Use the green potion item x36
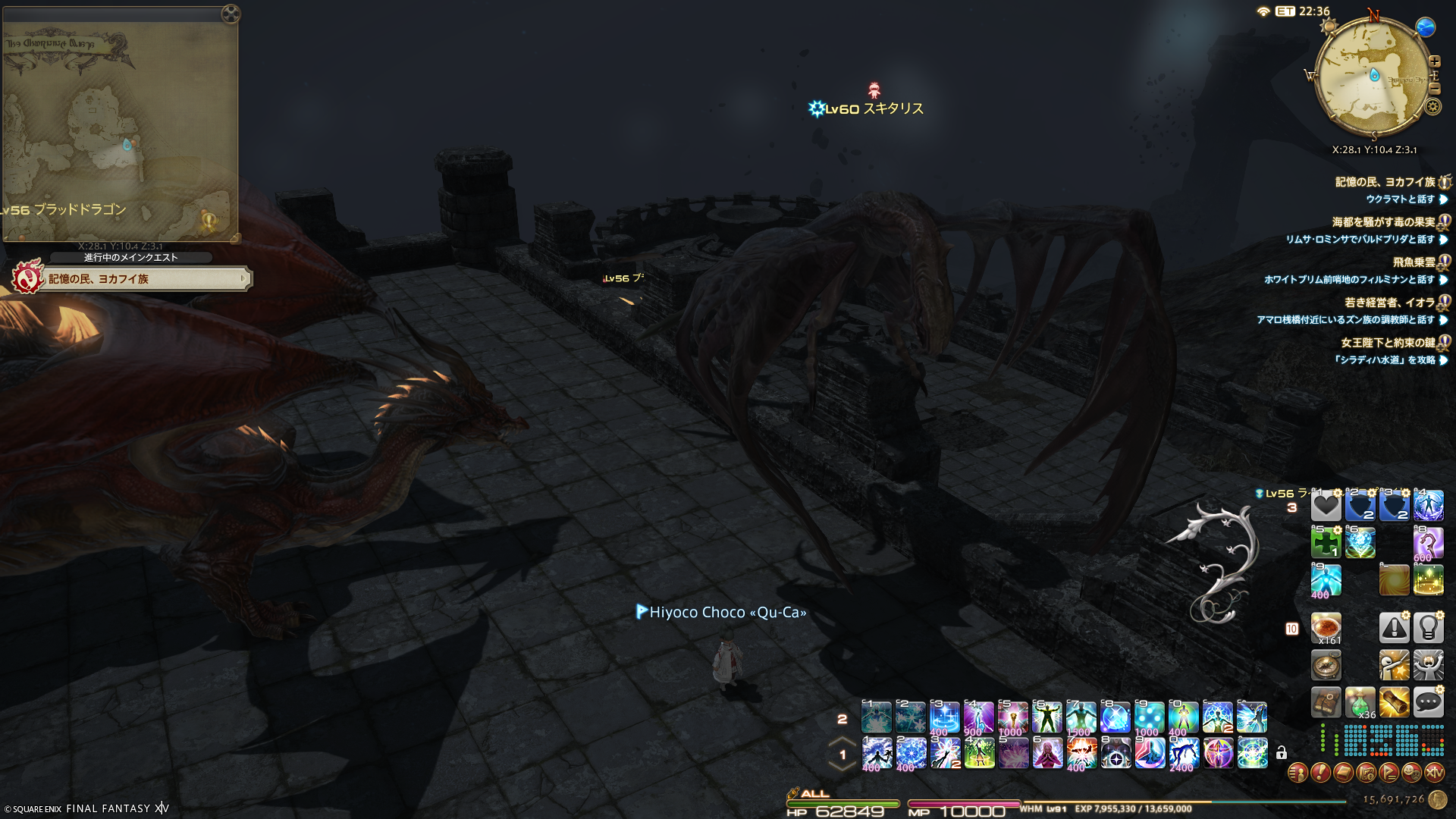The image size is (1456, 819). click(1360, 703)
